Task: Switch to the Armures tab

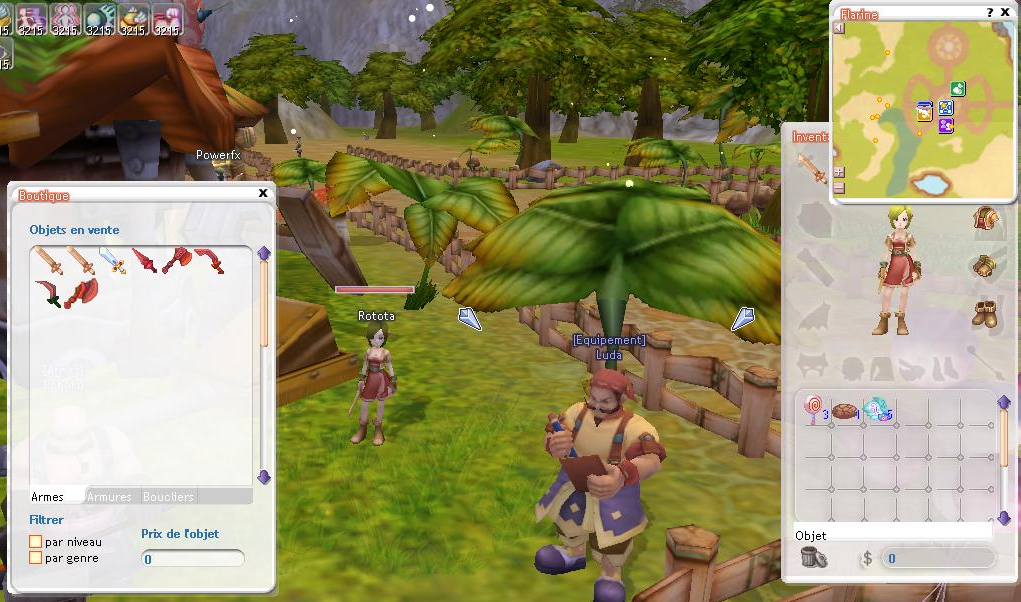Action: 109,496
